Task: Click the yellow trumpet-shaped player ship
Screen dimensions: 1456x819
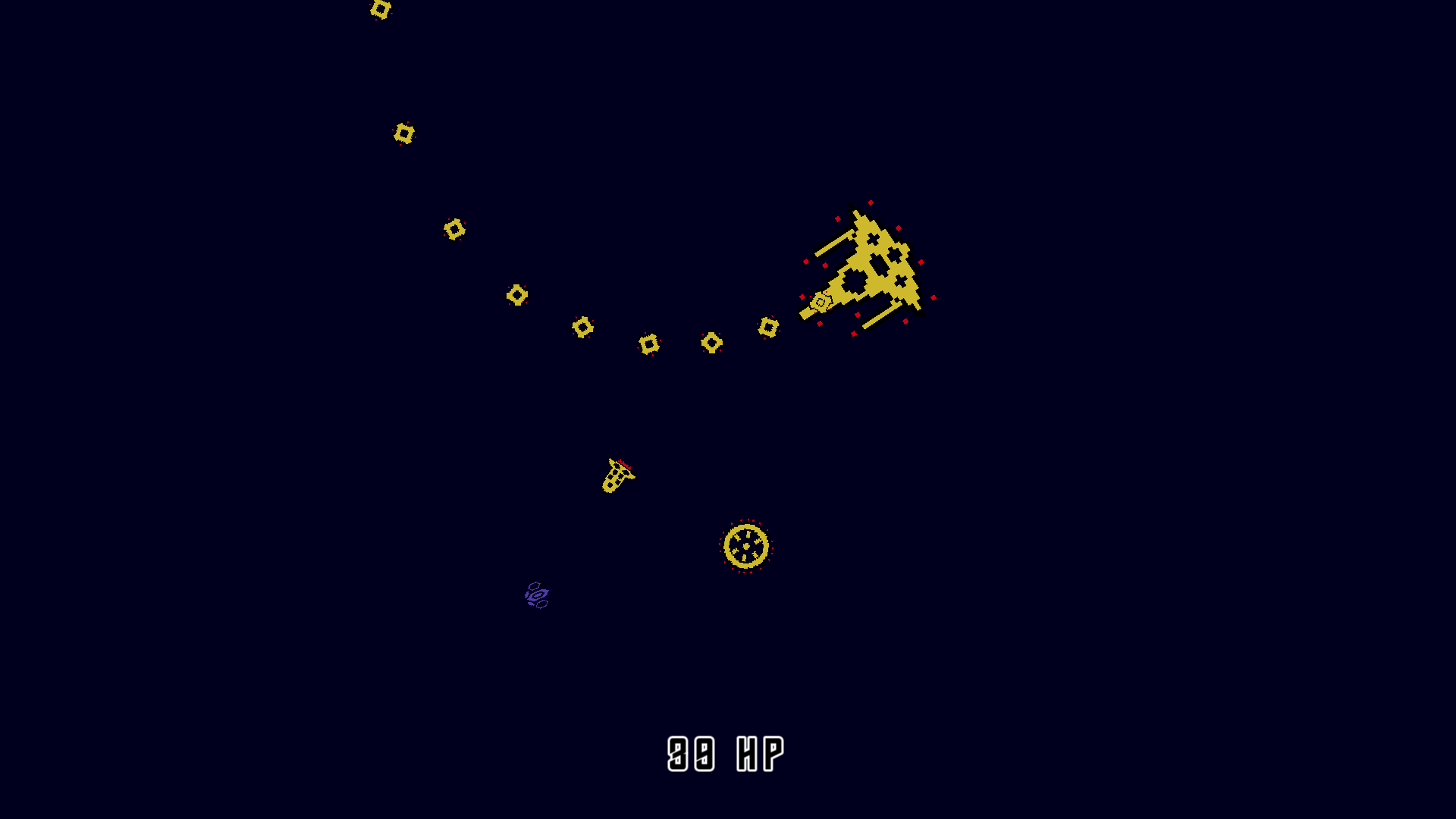Action: tap(616, 478)
